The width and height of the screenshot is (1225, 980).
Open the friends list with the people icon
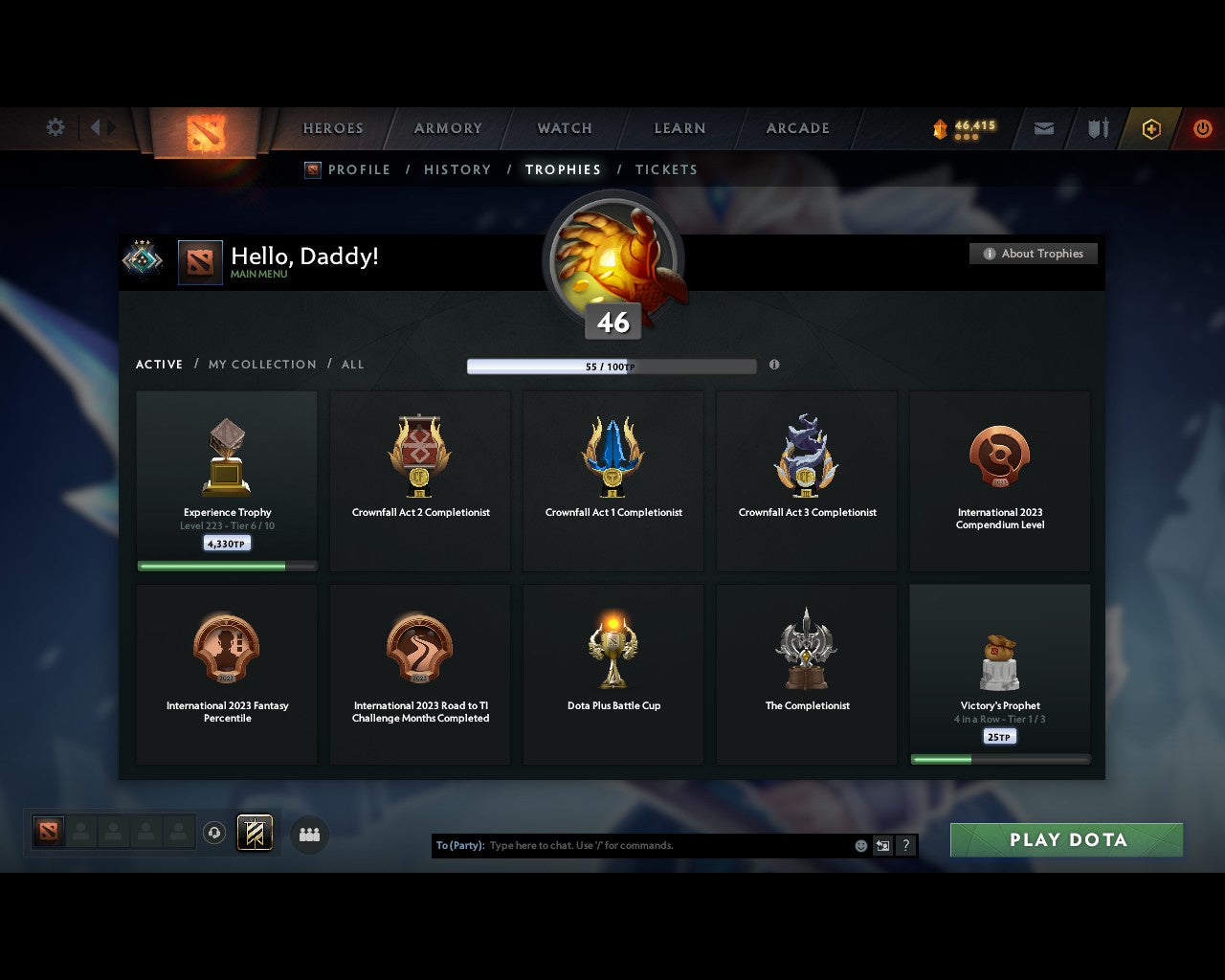point(308,834)
